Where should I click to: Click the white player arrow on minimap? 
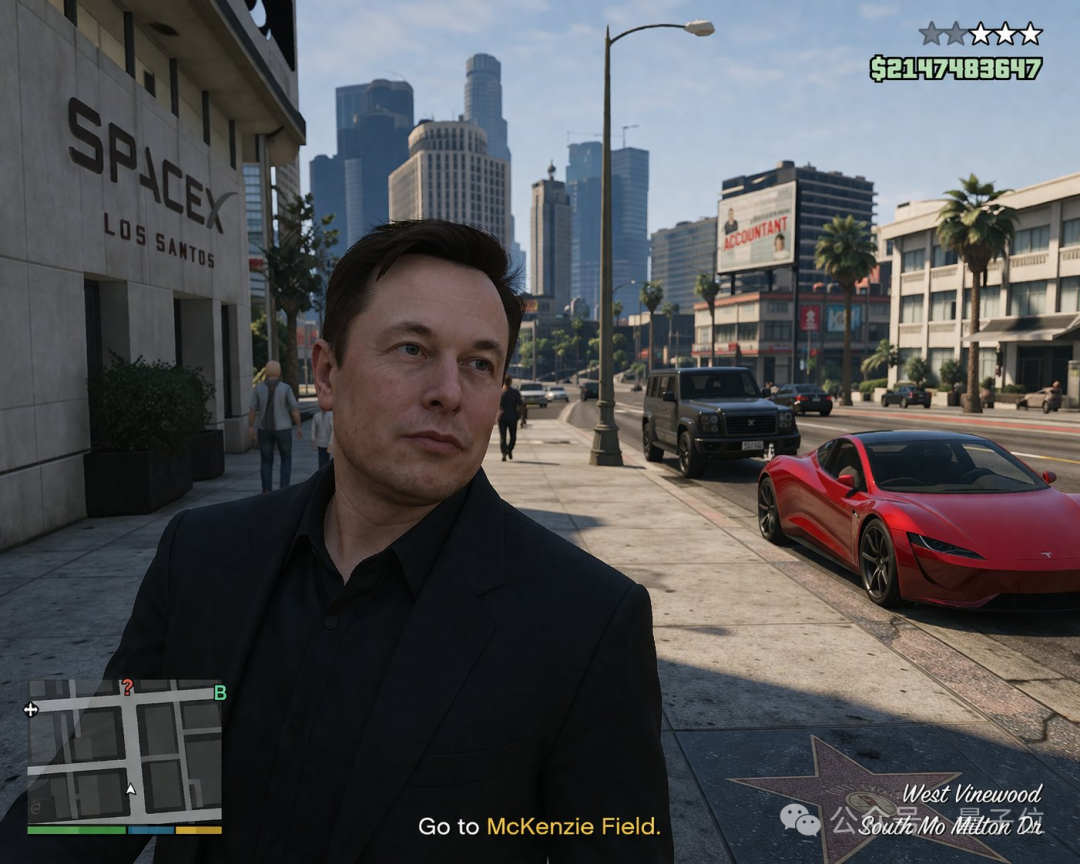click(x=130, y=790)
